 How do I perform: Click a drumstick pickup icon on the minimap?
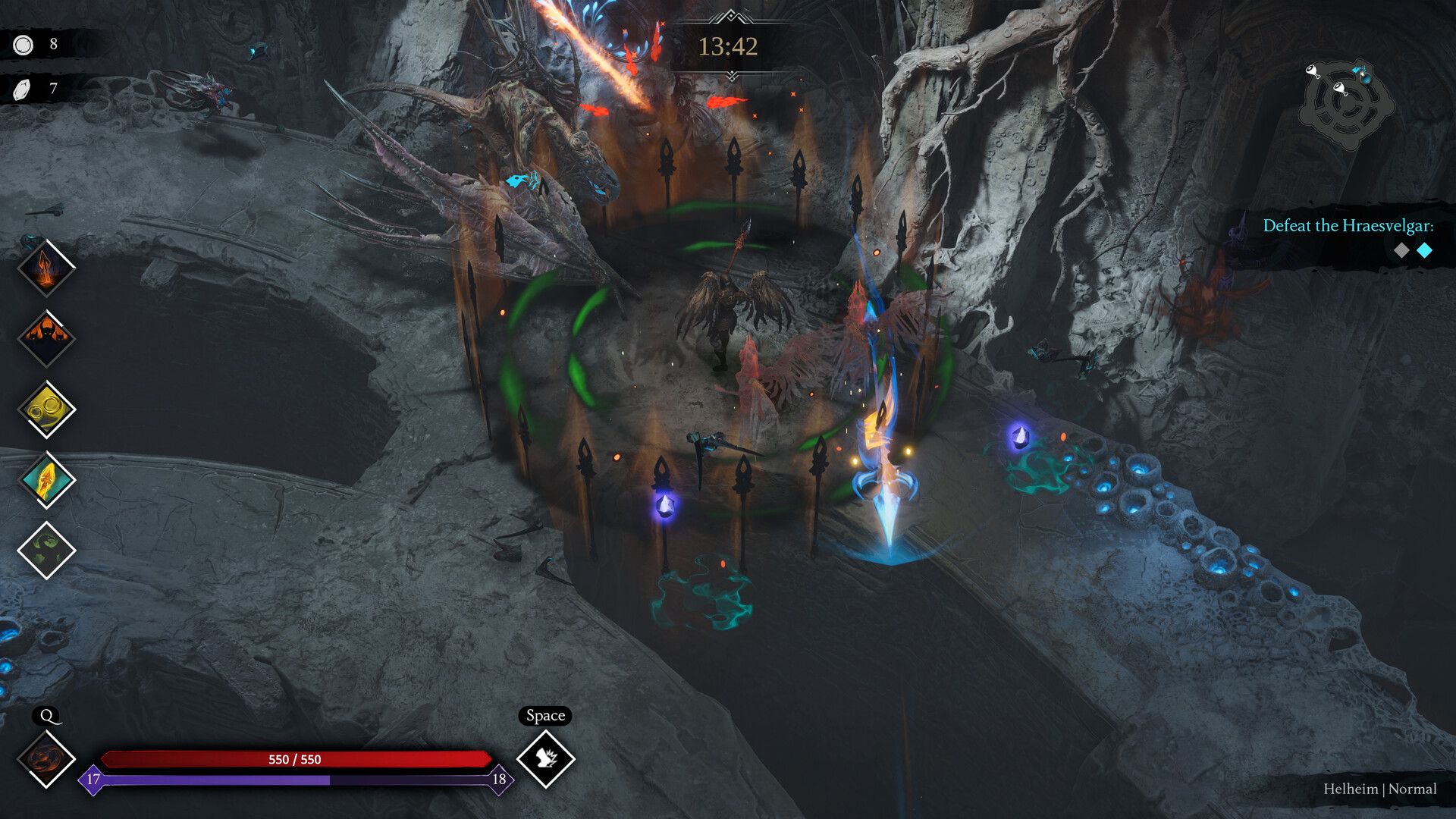click(1313, 71)
